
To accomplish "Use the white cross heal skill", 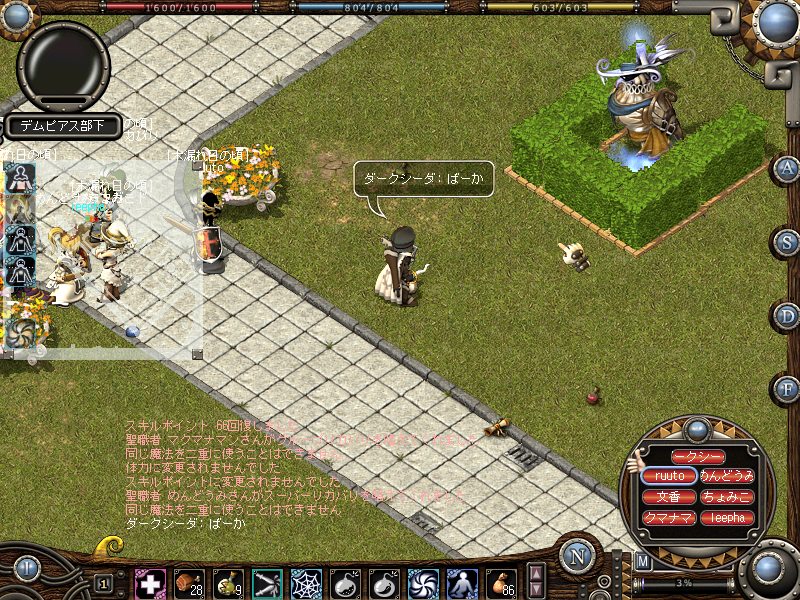I will point(150,583).
